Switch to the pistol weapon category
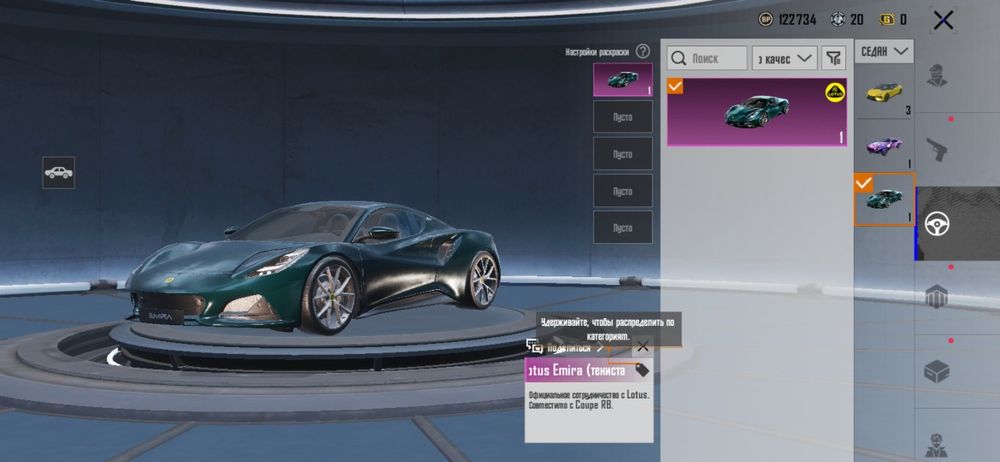The height and width of the screenshot is (462, 1000). coord(937,150)
